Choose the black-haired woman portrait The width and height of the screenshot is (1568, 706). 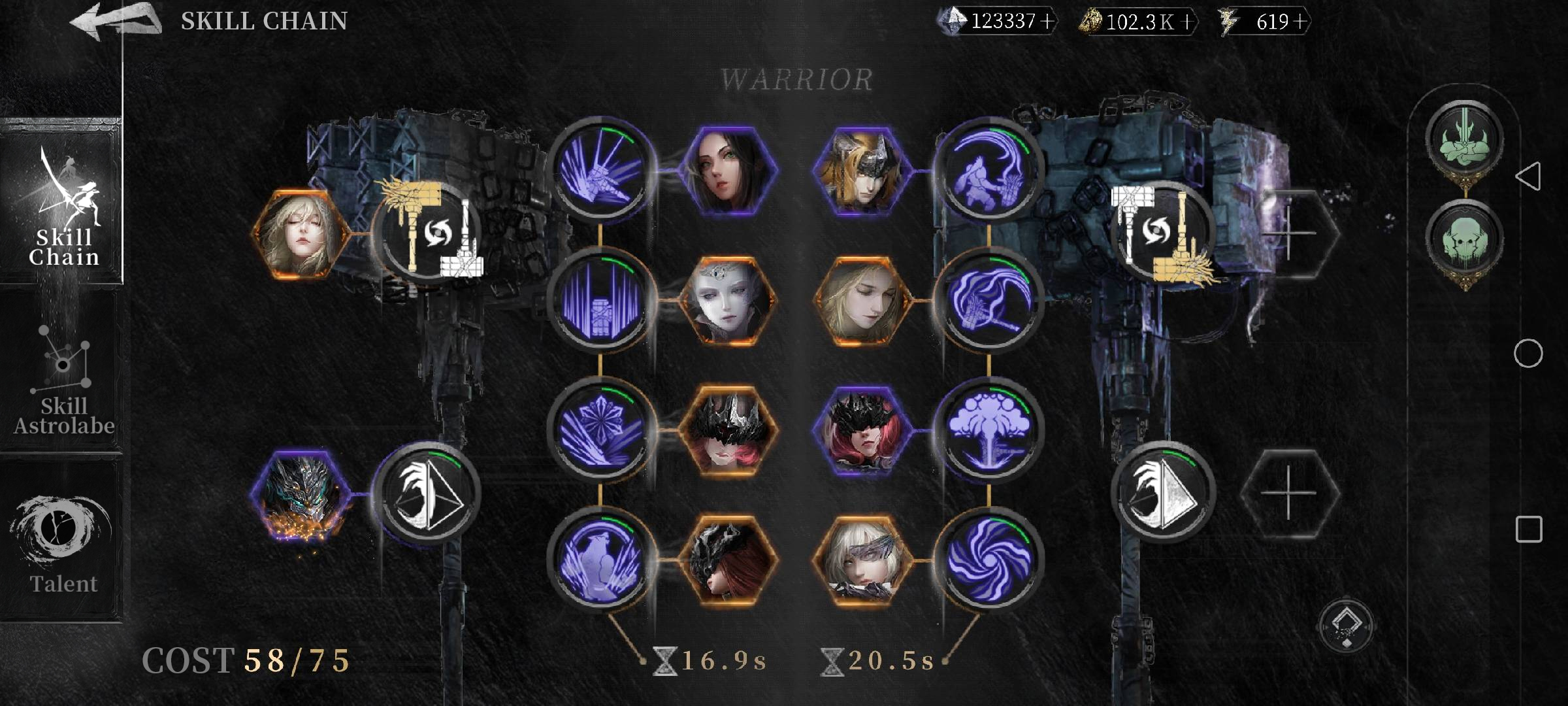[x=727, y=171]
